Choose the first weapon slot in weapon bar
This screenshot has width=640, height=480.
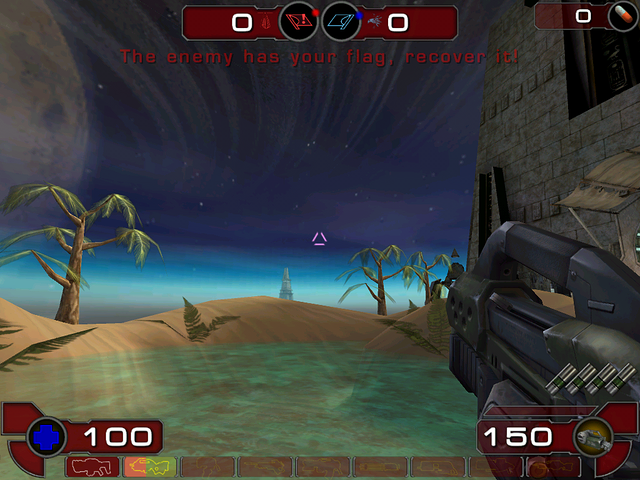click(x=92, y=466)
